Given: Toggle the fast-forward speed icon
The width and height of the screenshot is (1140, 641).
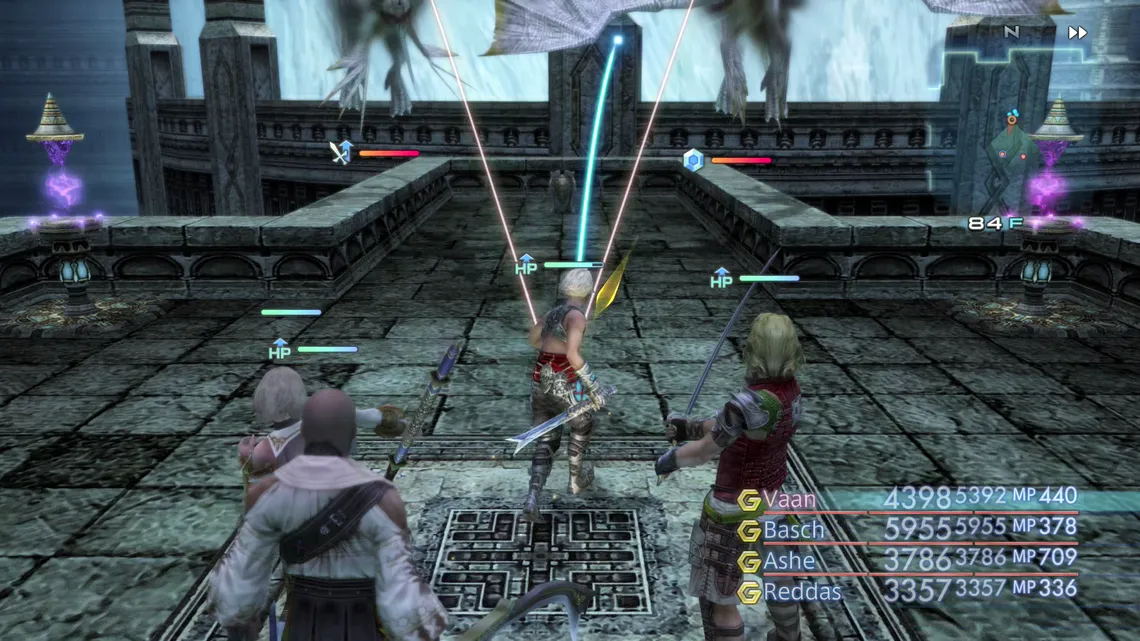Looking at the screenshot, I should (x=1077, y=33).
